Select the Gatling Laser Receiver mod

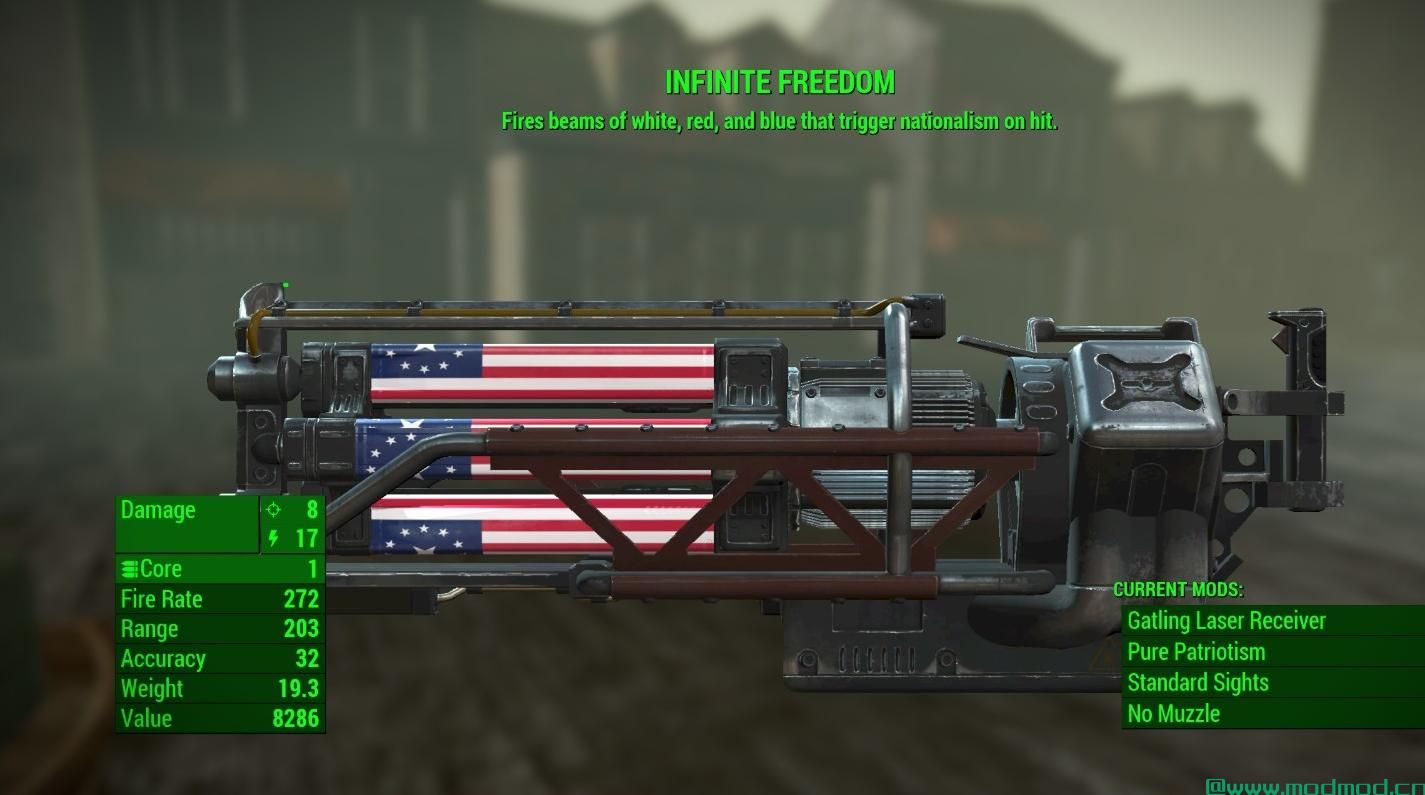coord(1226,621)
